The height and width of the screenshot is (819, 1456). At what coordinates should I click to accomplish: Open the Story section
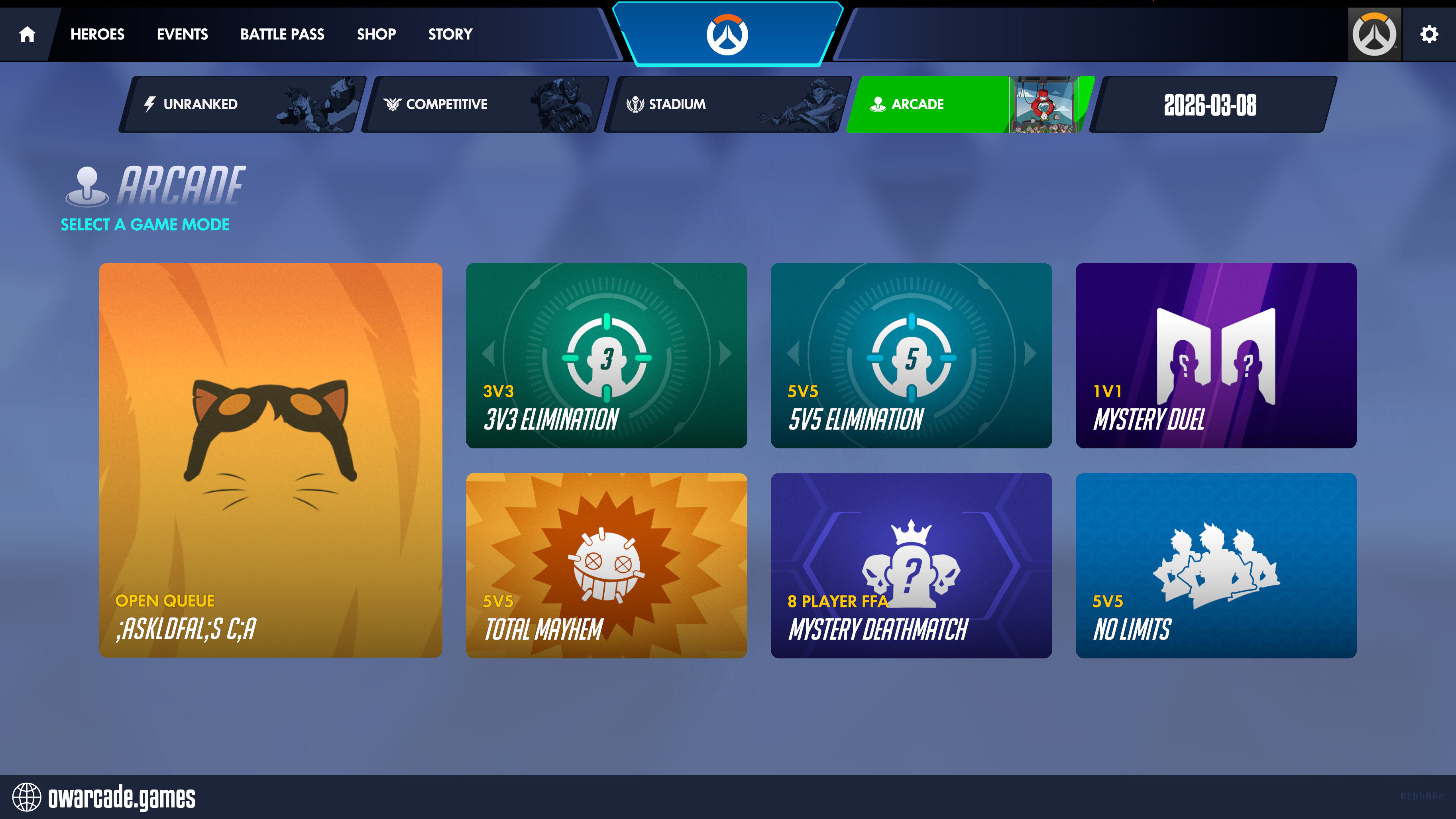pyautogui.click(x=450, y=35)
